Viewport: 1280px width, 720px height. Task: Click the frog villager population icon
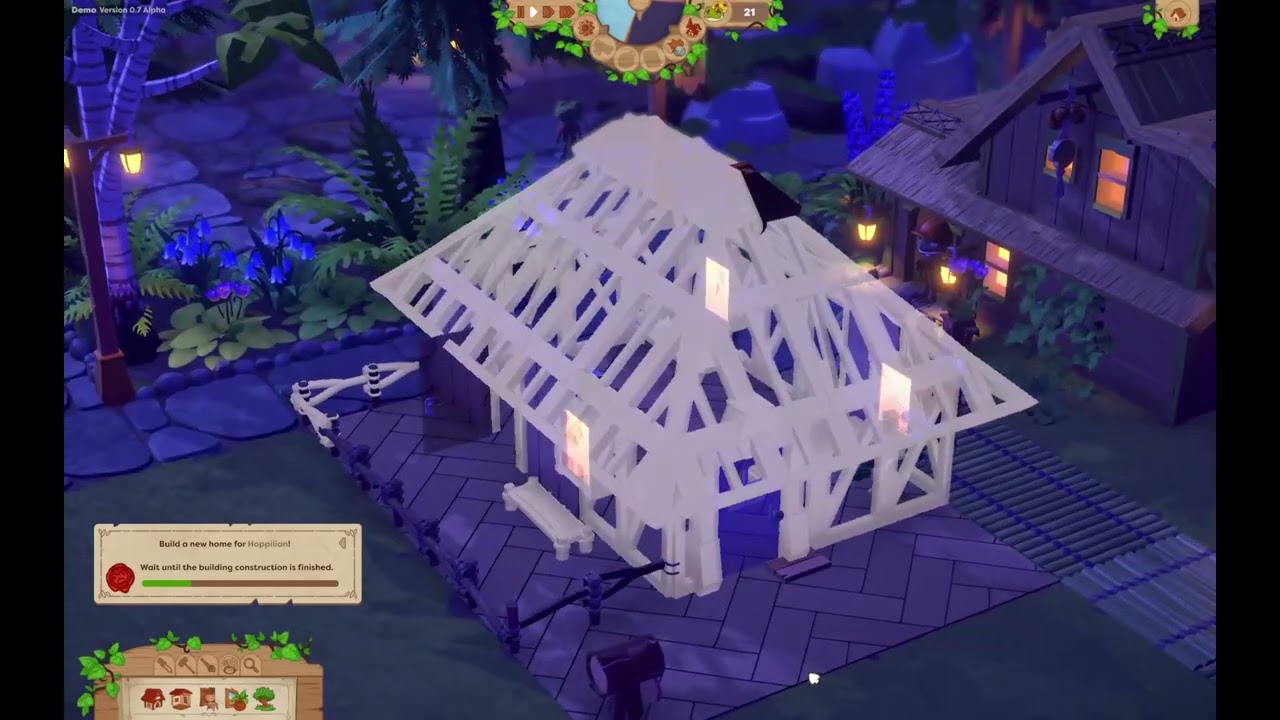tap(716, 12)
